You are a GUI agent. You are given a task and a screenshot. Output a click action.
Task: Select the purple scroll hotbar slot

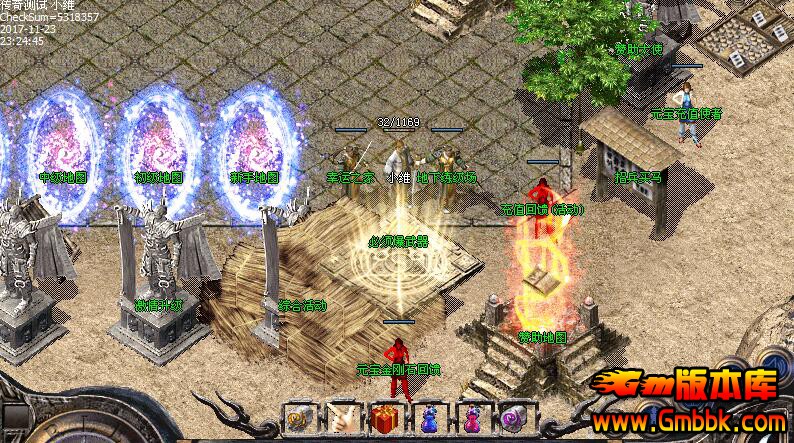514,417
